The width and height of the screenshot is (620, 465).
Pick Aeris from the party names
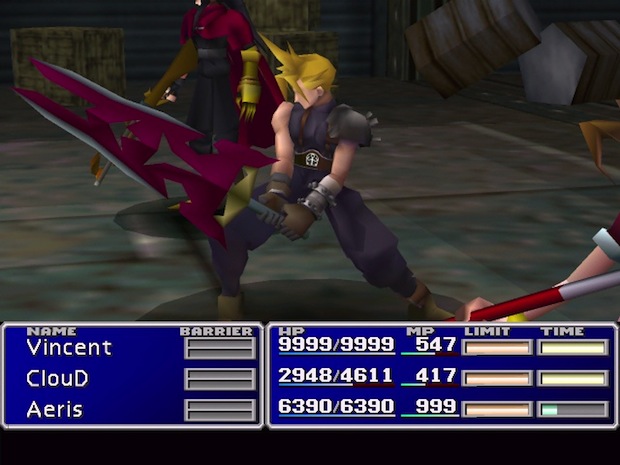pos(54,409)
